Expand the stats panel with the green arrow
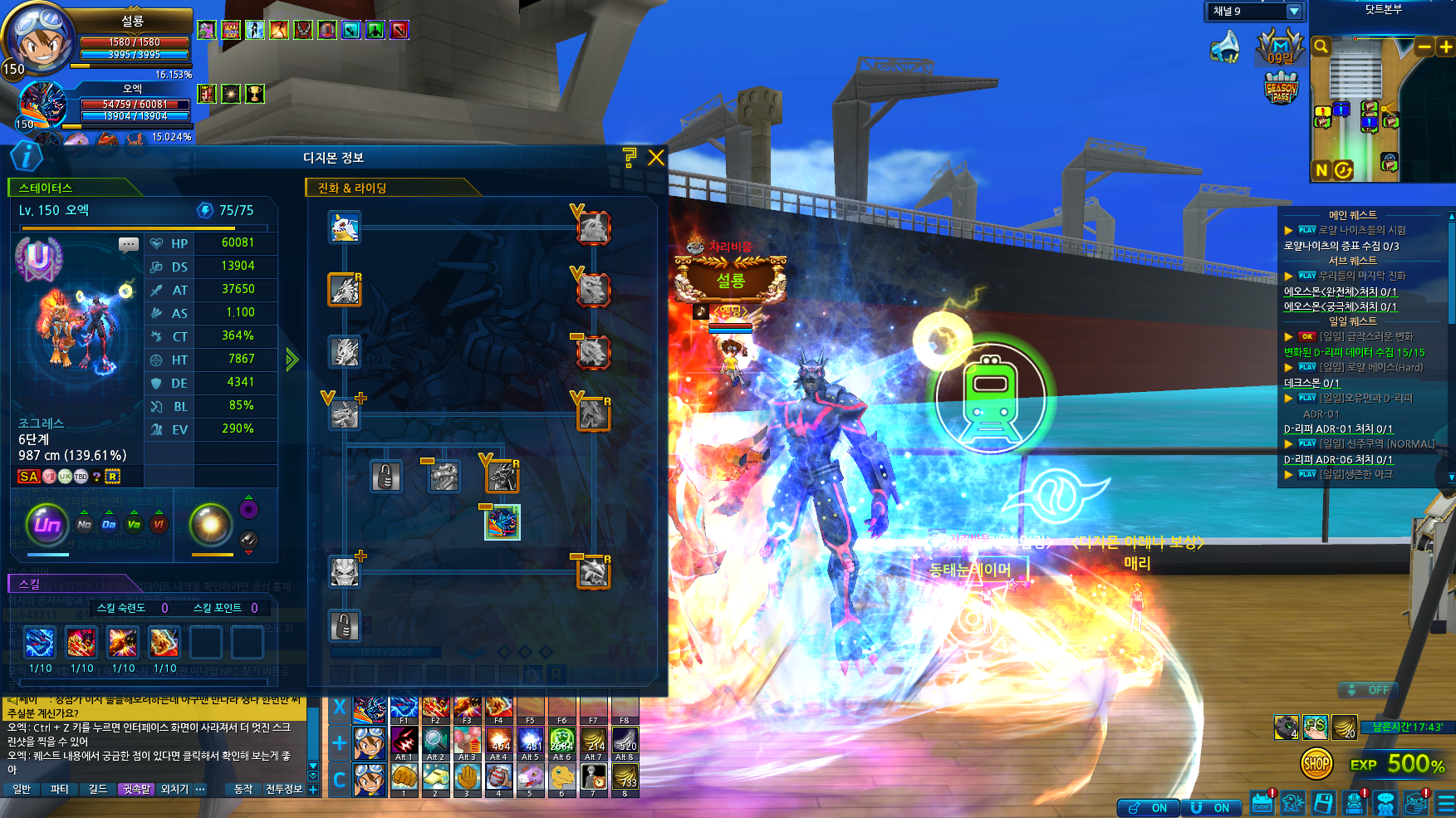Image resolution: width=1456 pixels, height=818 pixels. point(292,360)
